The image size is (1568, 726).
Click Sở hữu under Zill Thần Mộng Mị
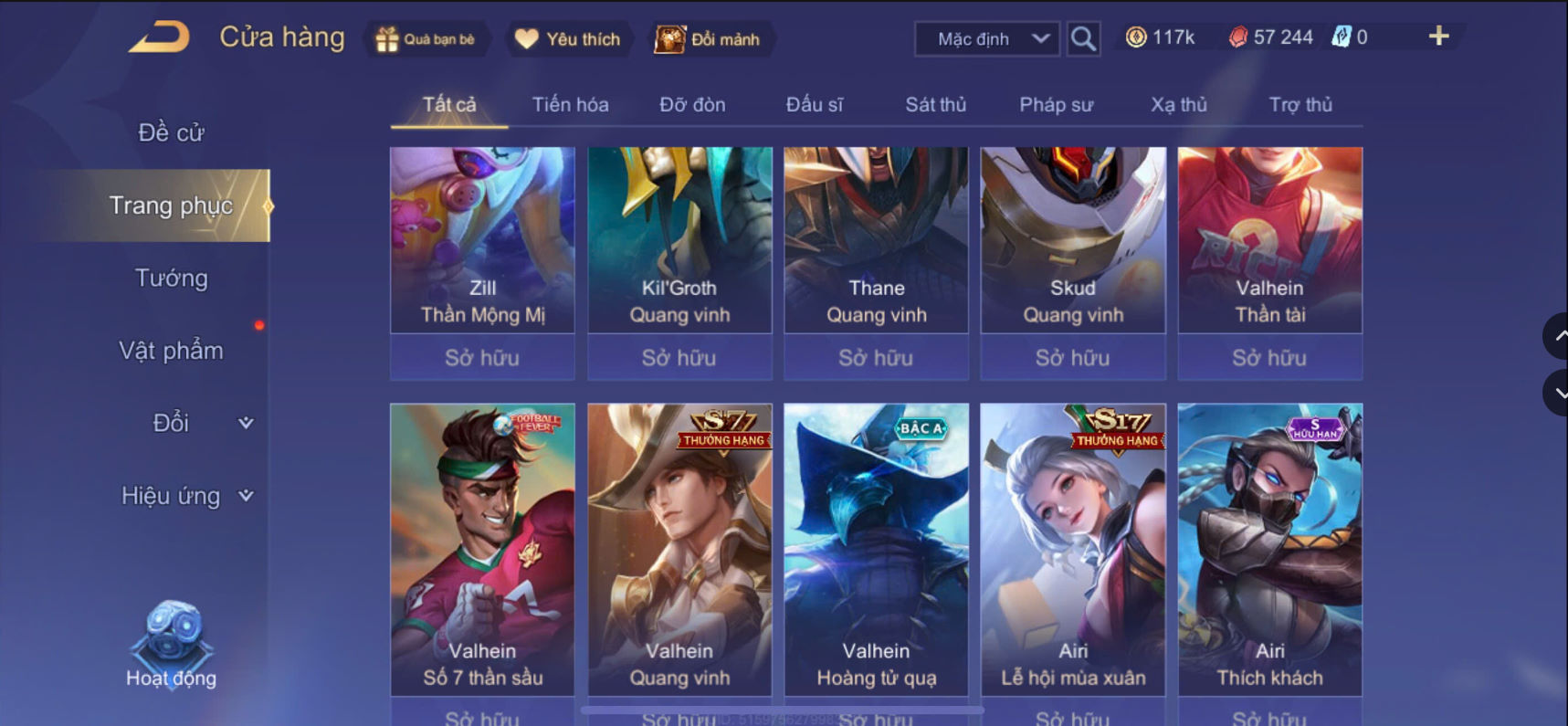pyautogui.click(x=481, y=358)
